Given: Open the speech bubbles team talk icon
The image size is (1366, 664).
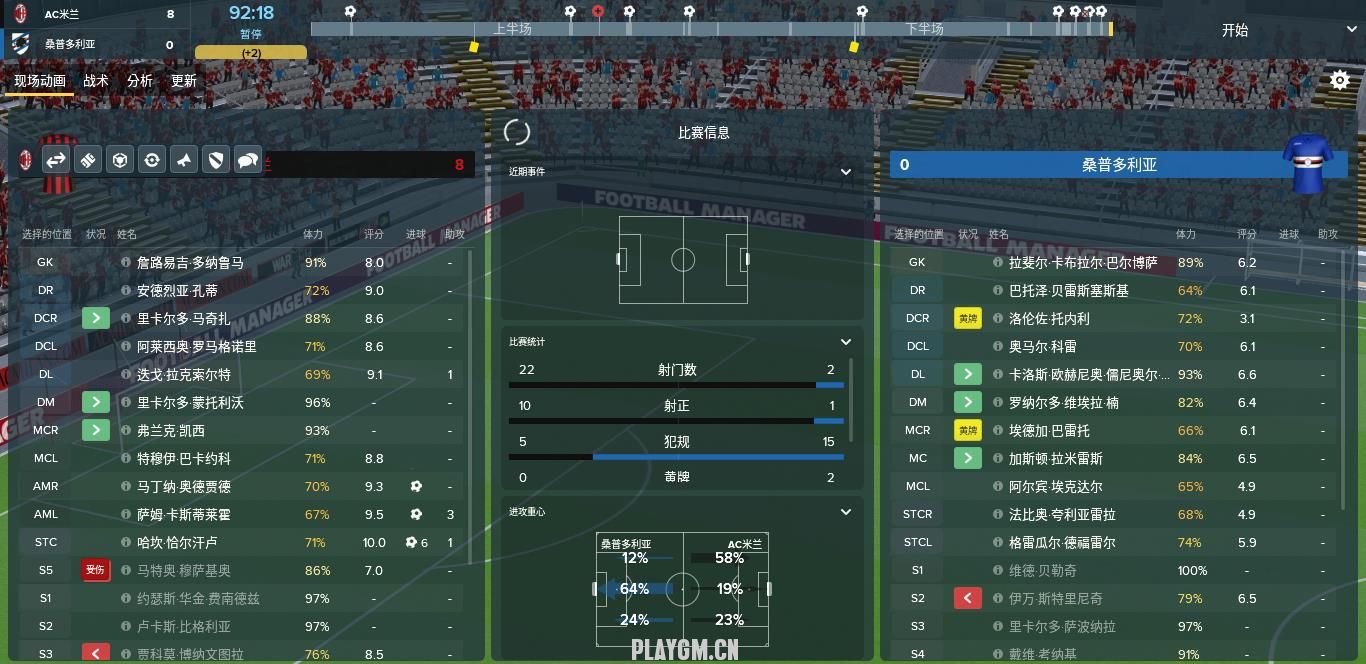Looking at the screenshot, I should pyautogui.click(x=247, y=160).
